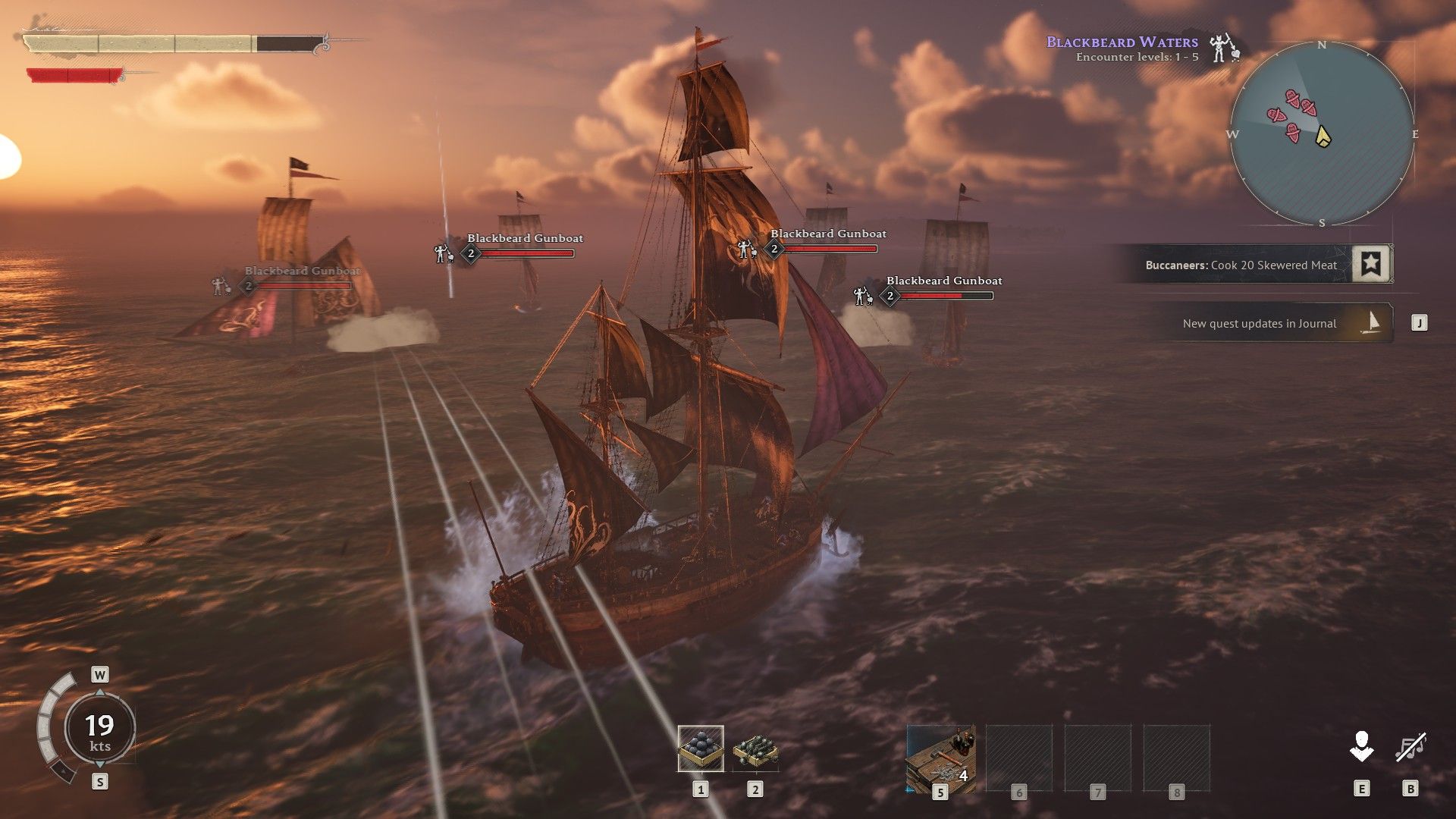Select the yellow player ship marker on minimap
Image resolution: width=1456 pixels, height=819 pixels.
click(1323, 136)
